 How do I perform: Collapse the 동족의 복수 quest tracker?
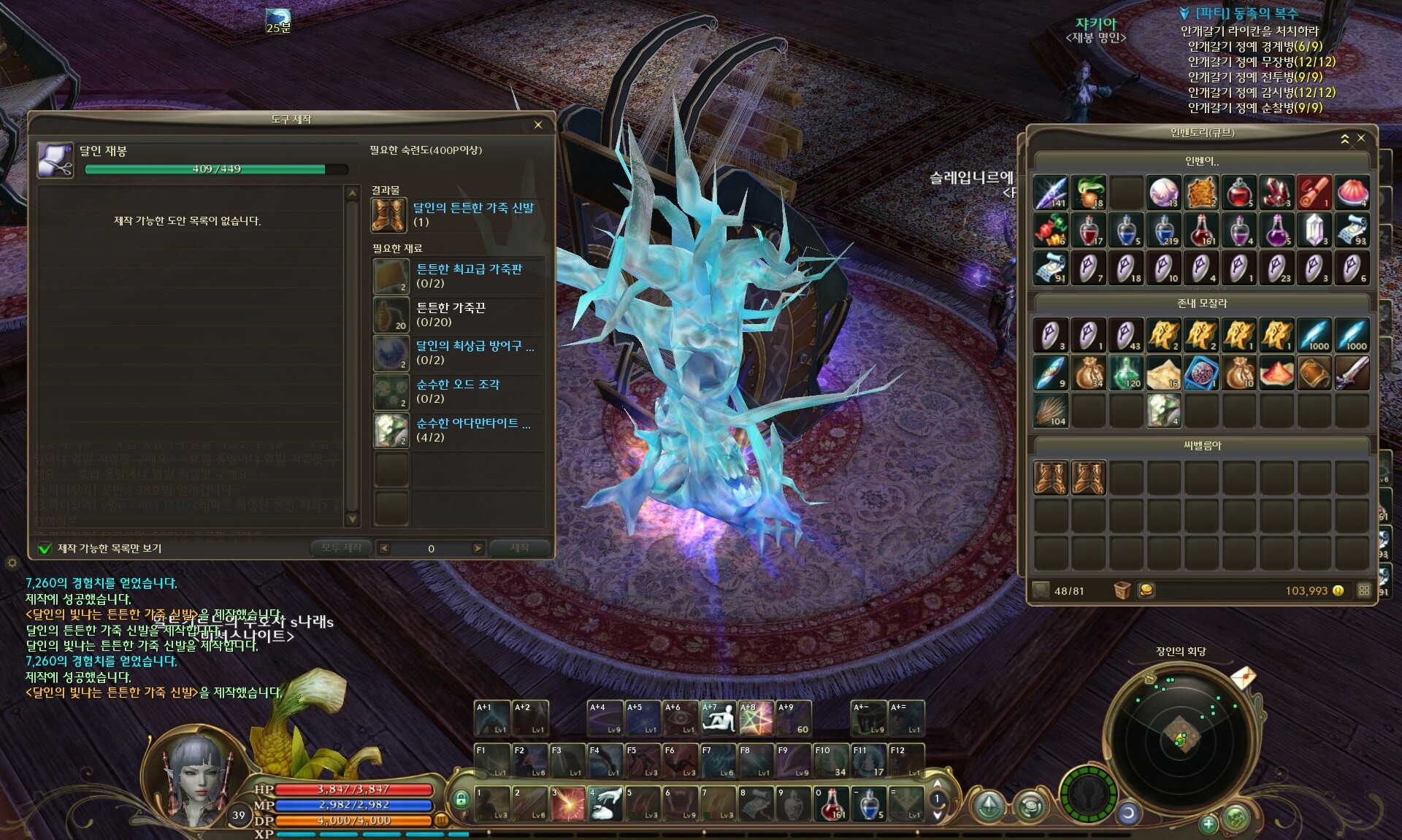1184,14
